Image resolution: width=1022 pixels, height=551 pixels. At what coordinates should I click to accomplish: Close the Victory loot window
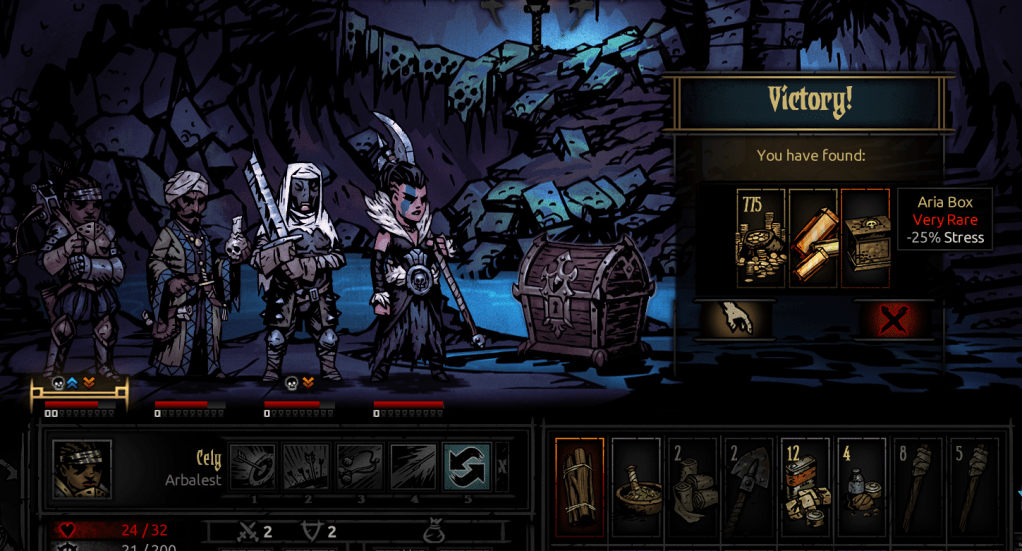(893, 319)
